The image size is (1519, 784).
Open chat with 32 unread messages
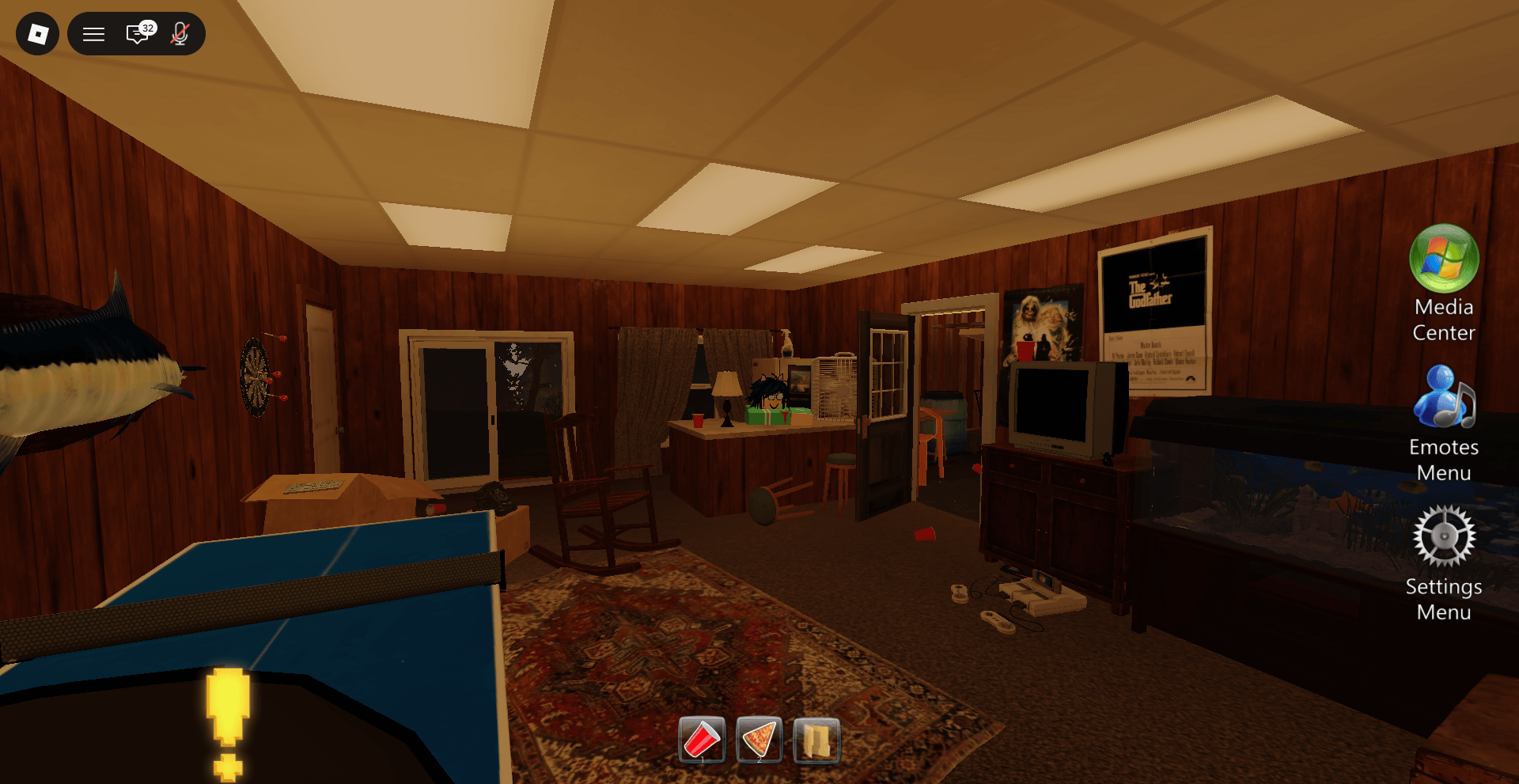tap(139, 33)
